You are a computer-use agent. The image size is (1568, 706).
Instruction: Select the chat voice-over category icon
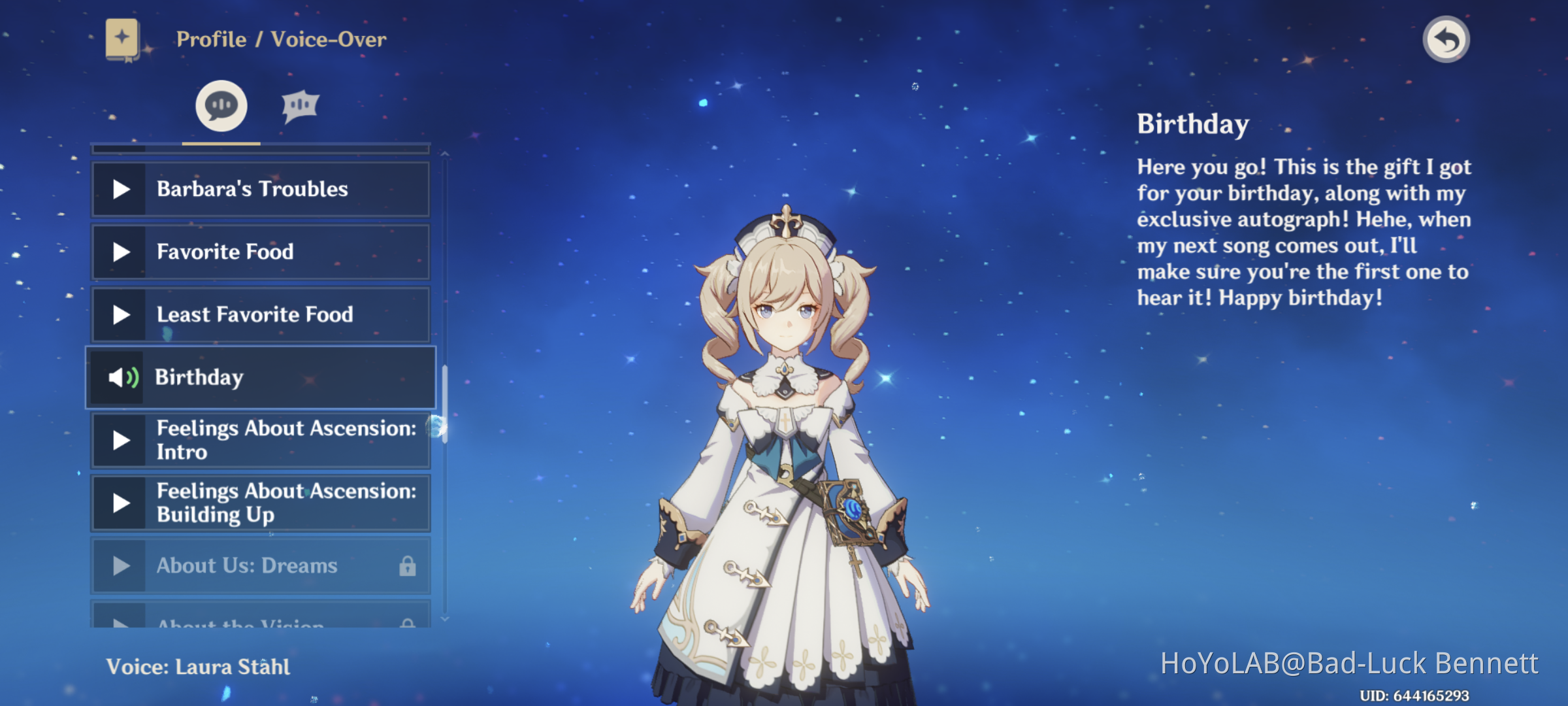click(220, 106)
